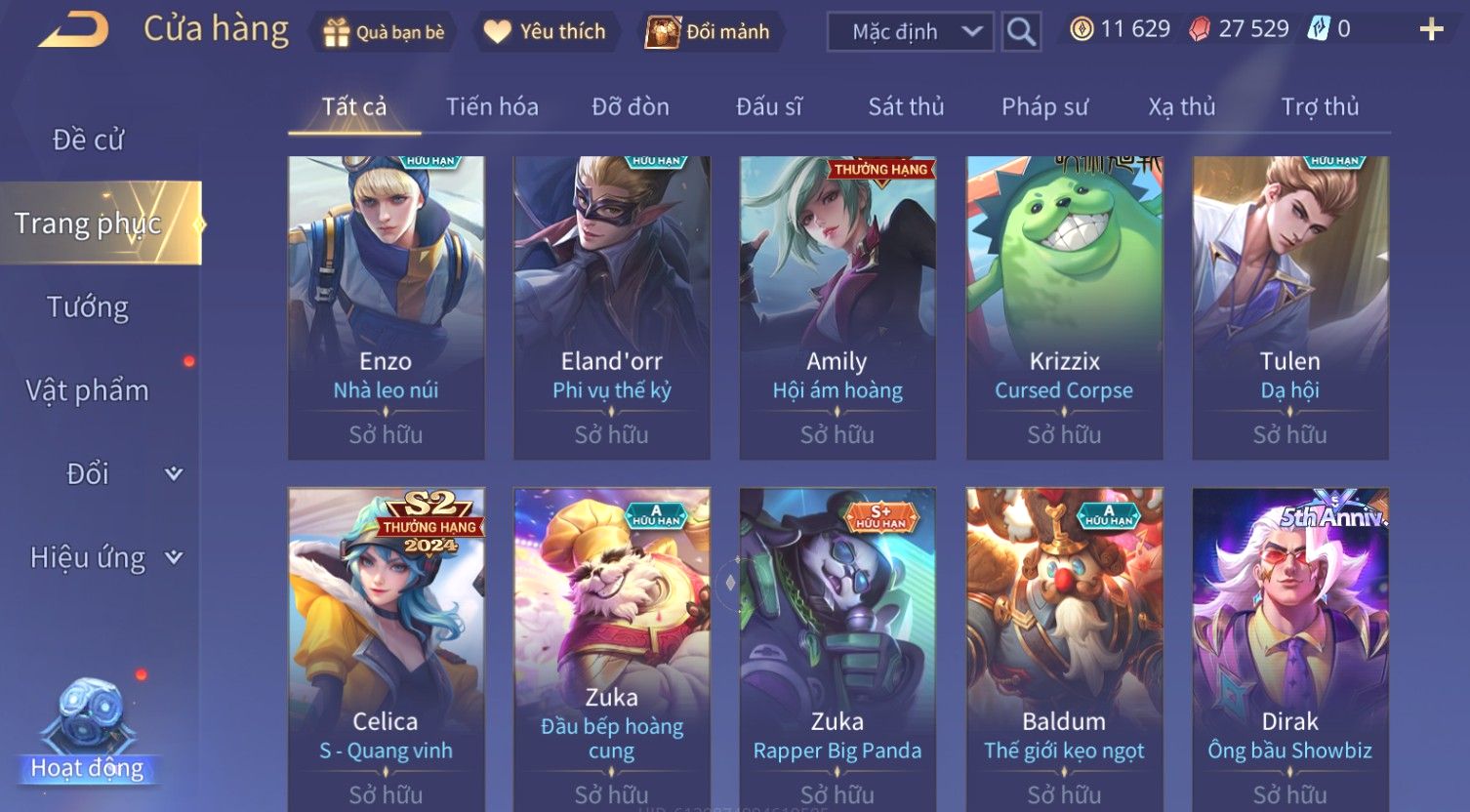Select Enzo Nhà leo núi skin card

387,307
